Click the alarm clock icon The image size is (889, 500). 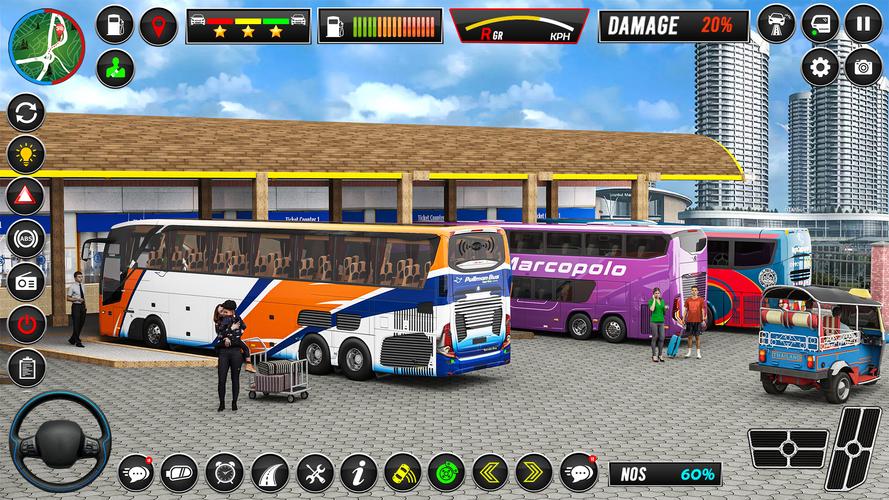224,472
